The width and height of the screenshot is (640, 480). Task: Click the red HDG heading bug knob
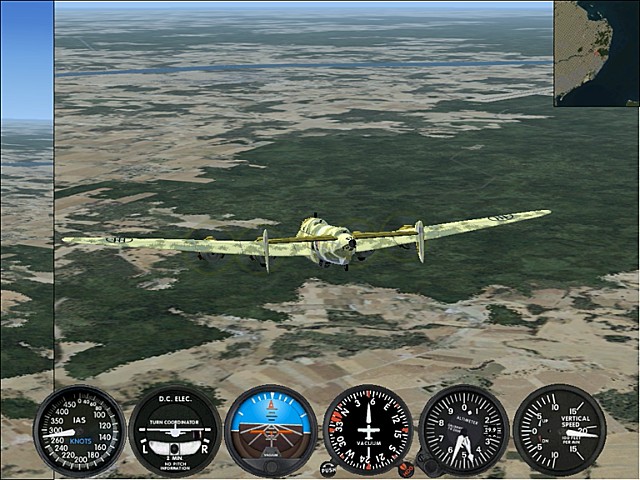(x=405, y=467)
